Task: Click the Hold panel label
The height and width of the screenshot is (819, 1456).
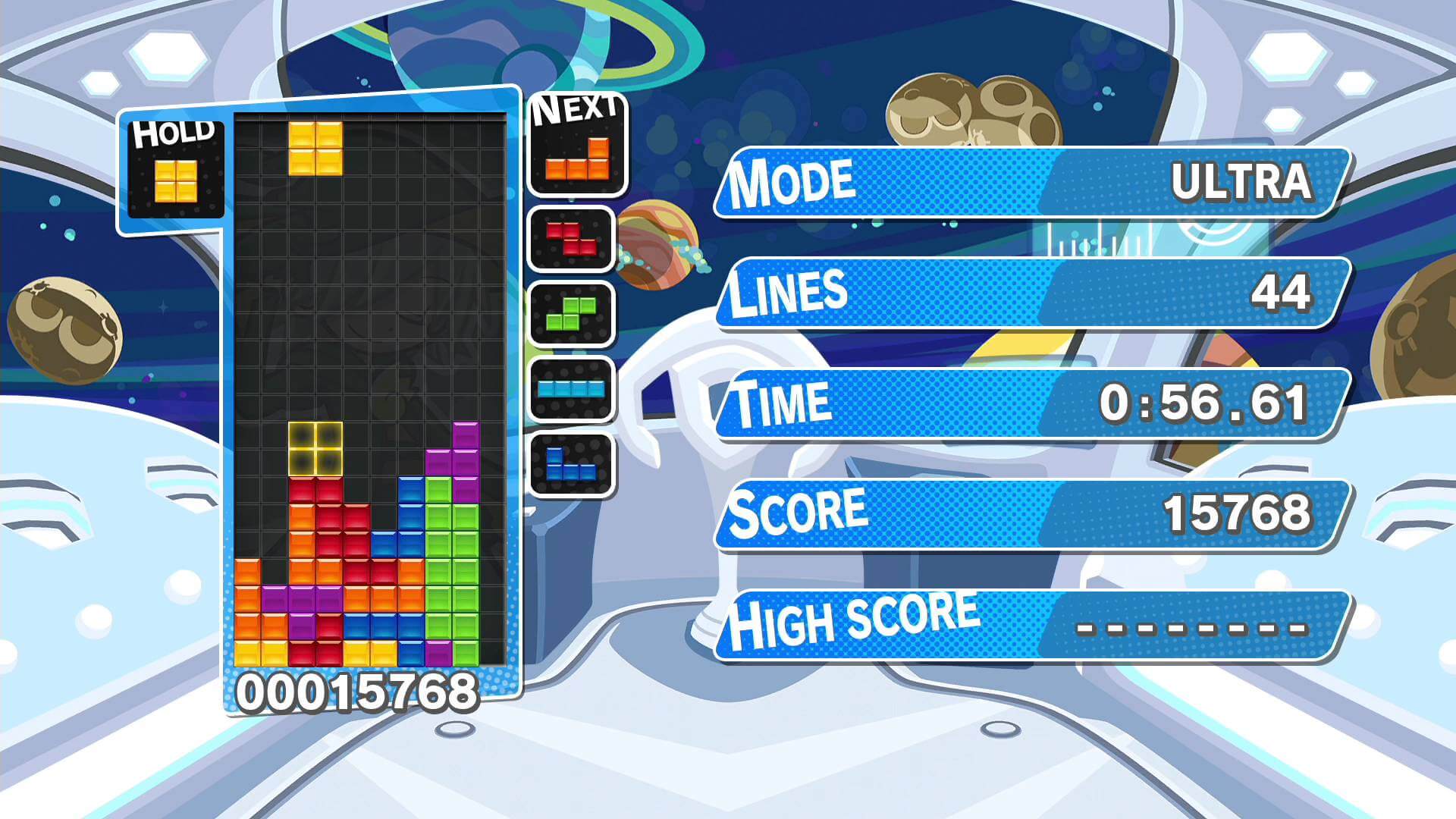Action: (173, 133)
